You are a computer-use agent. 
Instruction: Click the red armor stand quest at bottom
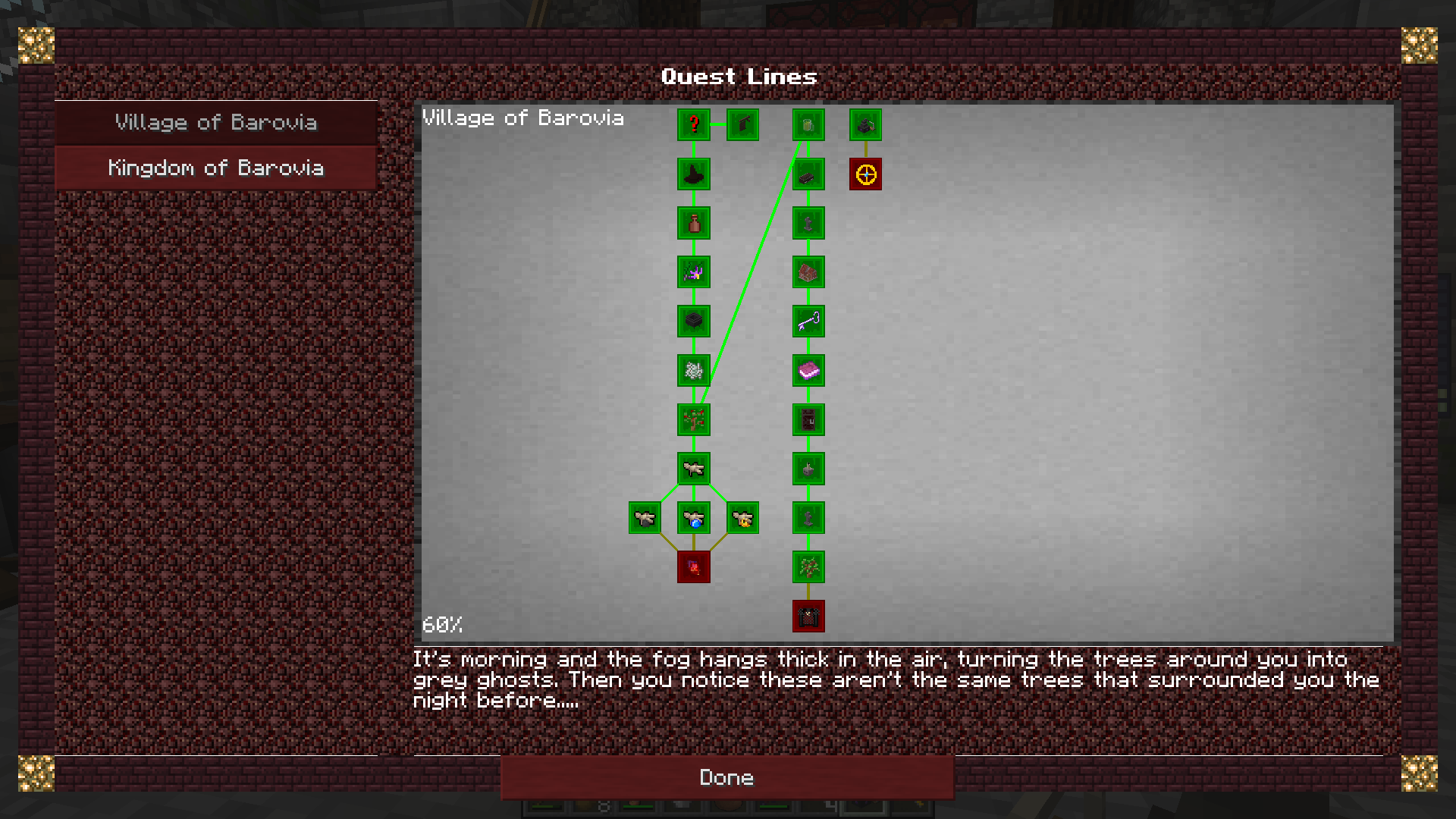tap(808, 617)
